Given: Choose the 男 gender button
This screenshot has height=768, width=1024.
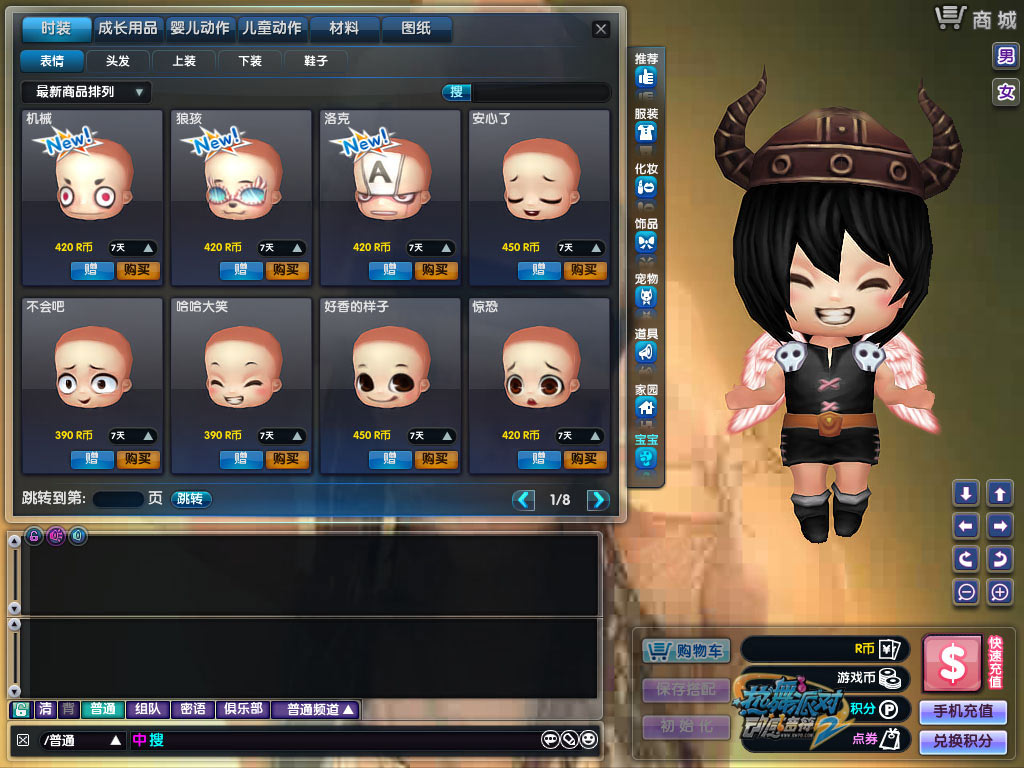Looking at the screenshot, I should [x=1005, y=56].
